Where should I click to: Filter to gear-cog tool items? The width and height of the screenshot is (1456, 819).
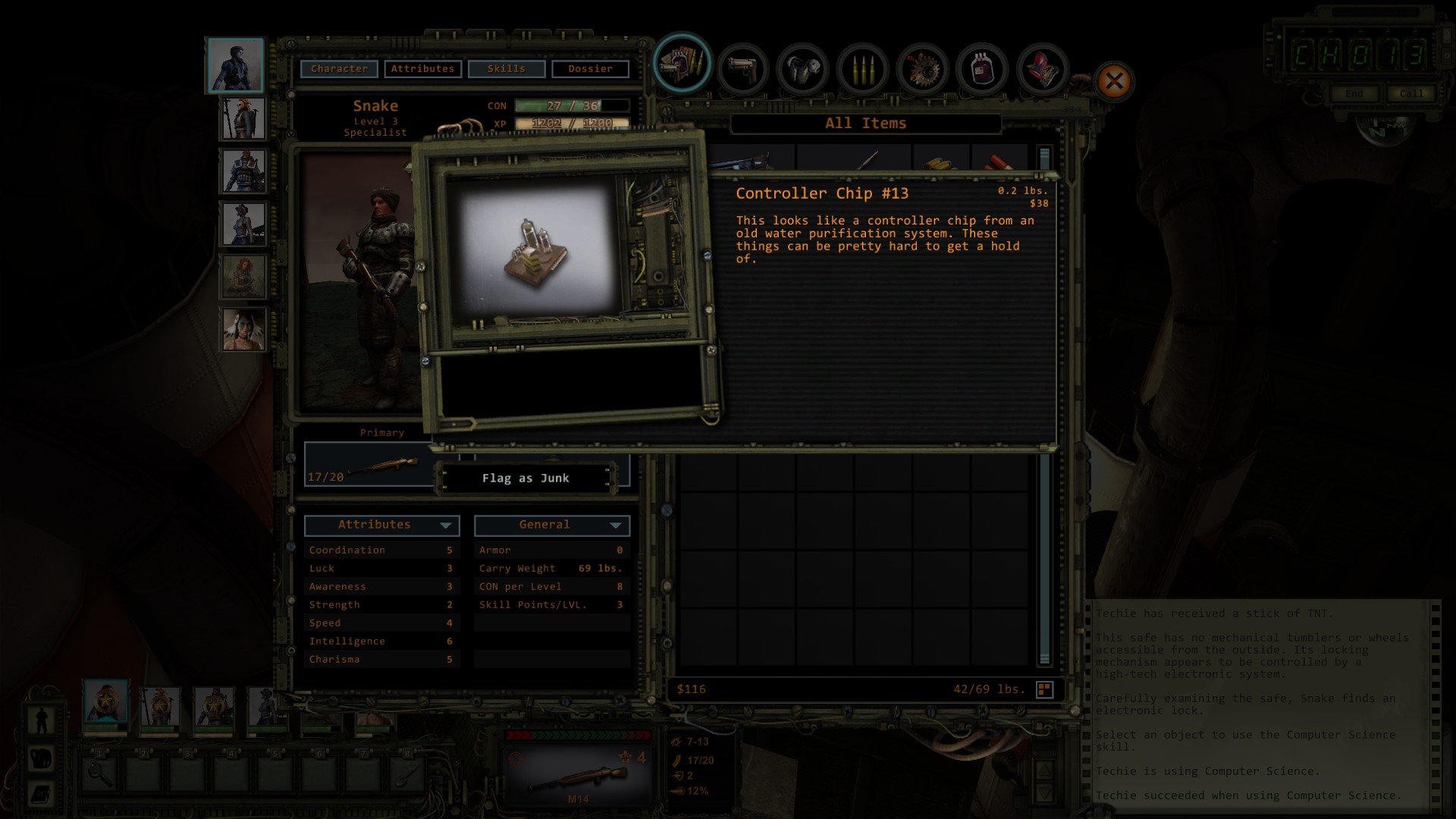click(922, 69)
